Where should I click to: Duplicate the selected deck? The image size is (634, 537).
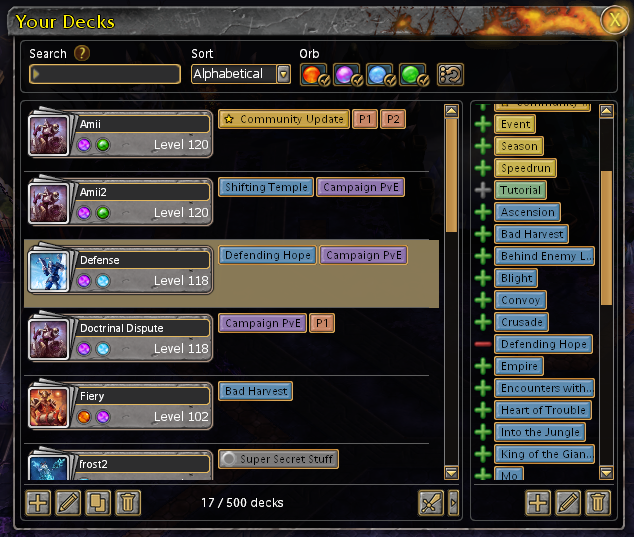[x=98, y=502]
